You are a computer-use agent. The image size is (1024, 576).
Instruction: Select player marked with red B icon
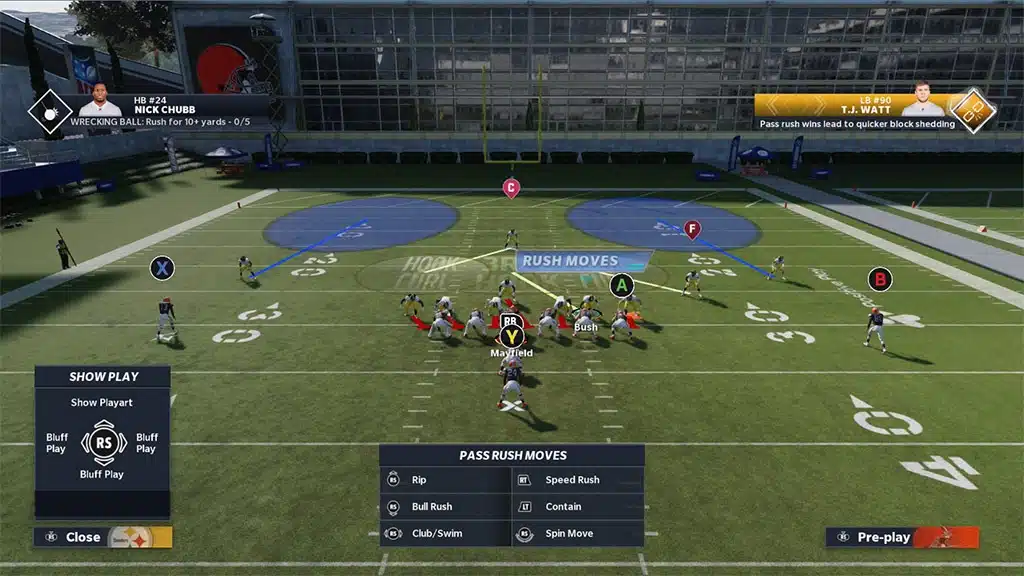880,279
